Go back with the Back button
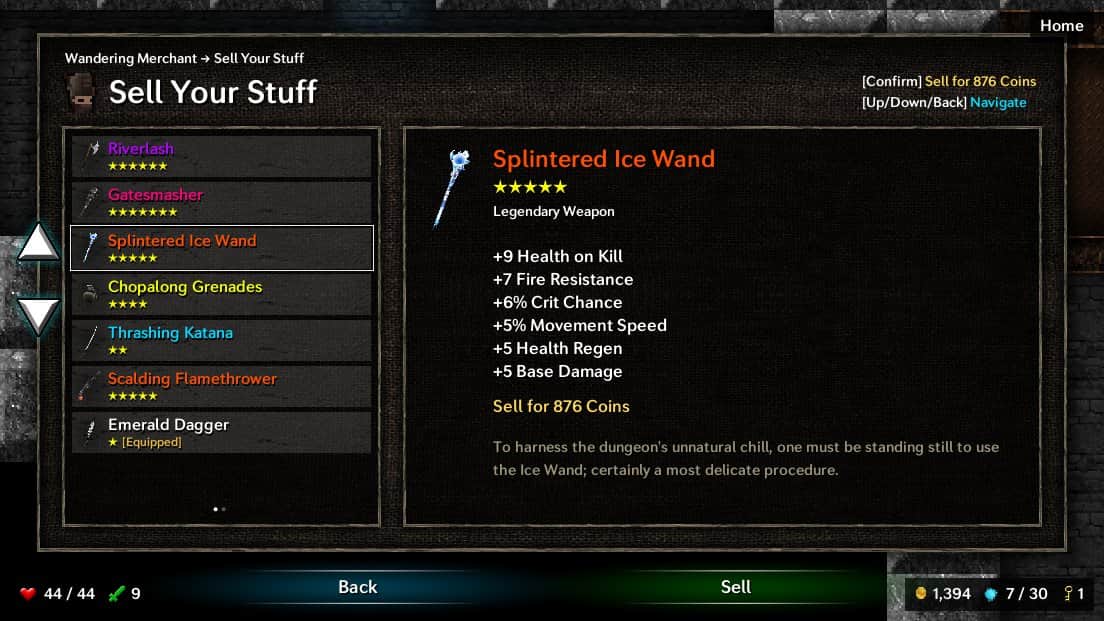 click(x=357, y=588)
